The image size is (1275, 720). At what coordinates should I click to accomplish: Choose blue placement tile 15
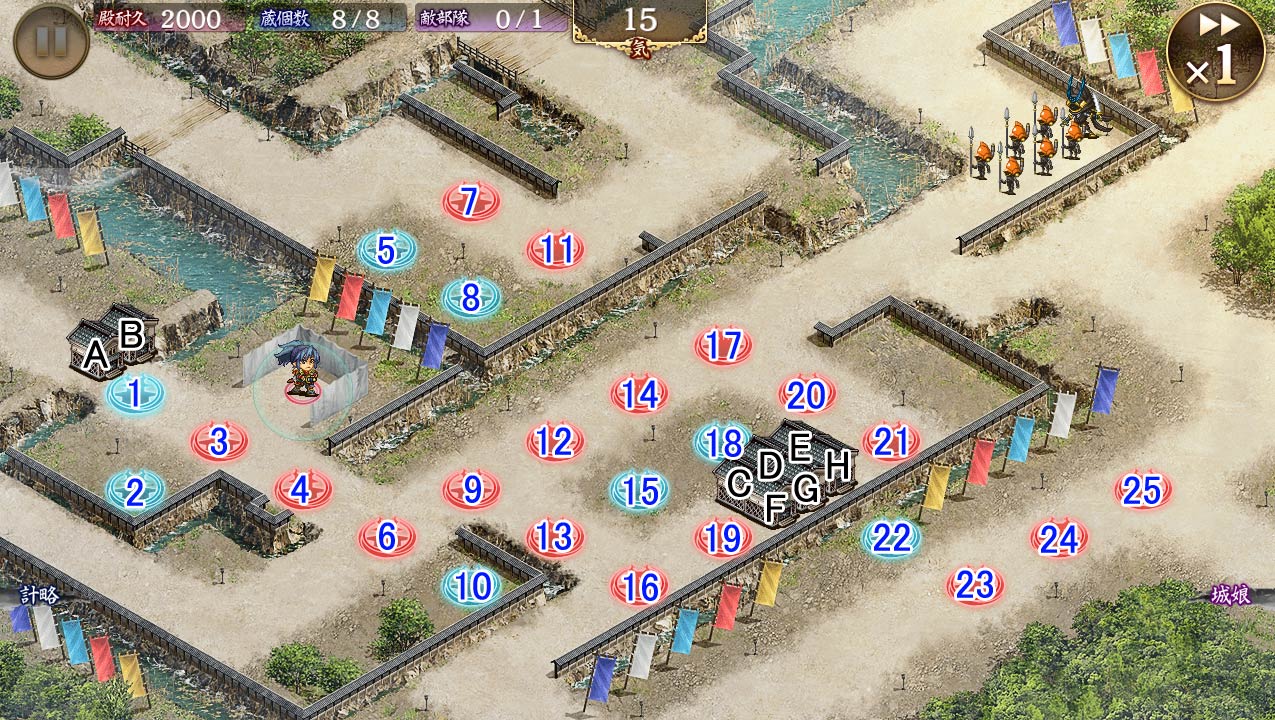tap(640, 490)
